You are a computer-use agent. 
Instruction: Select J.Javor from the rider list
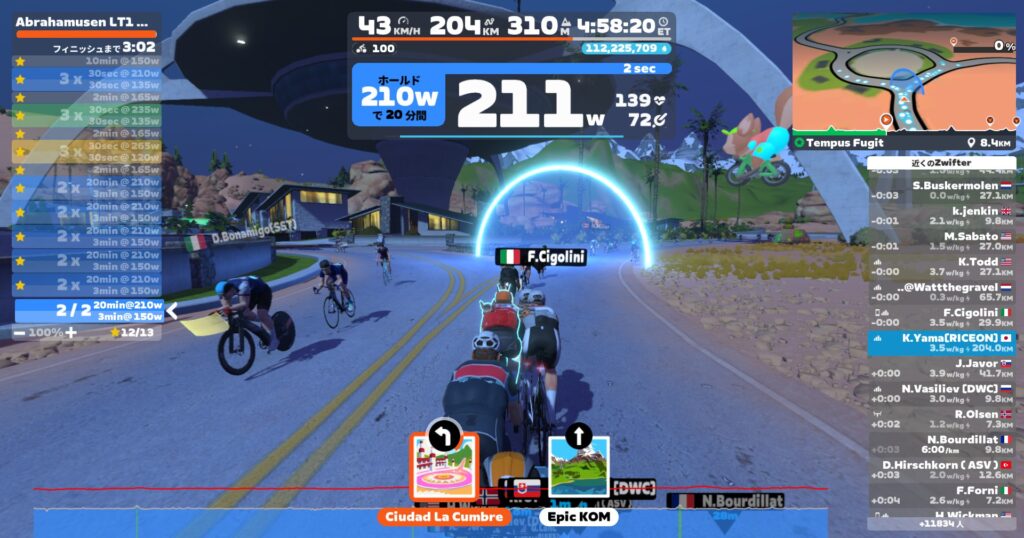[x=941, y=369]
